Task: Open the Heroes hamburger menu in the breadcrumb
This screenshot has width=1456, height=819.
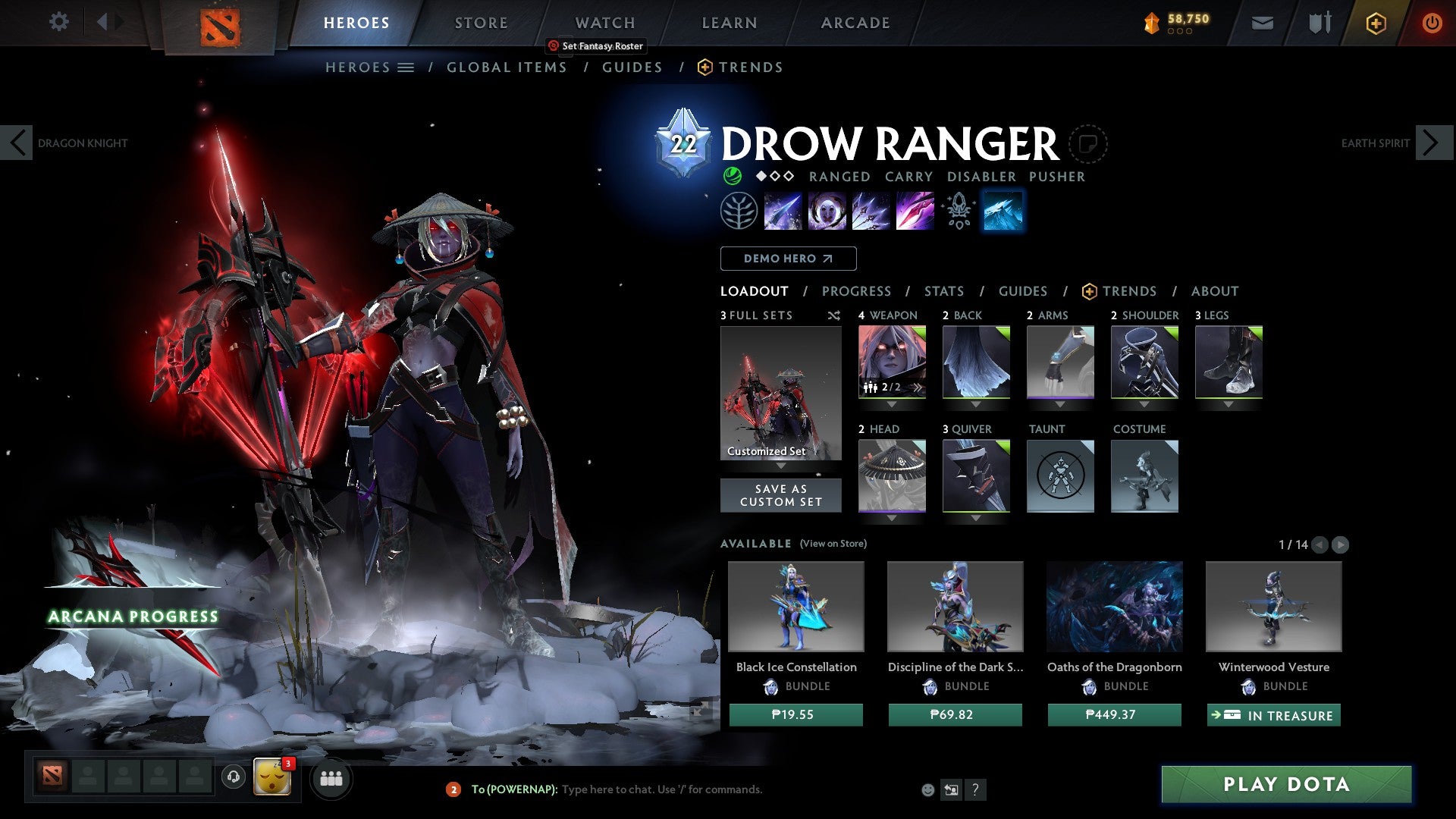Action: 406,67
